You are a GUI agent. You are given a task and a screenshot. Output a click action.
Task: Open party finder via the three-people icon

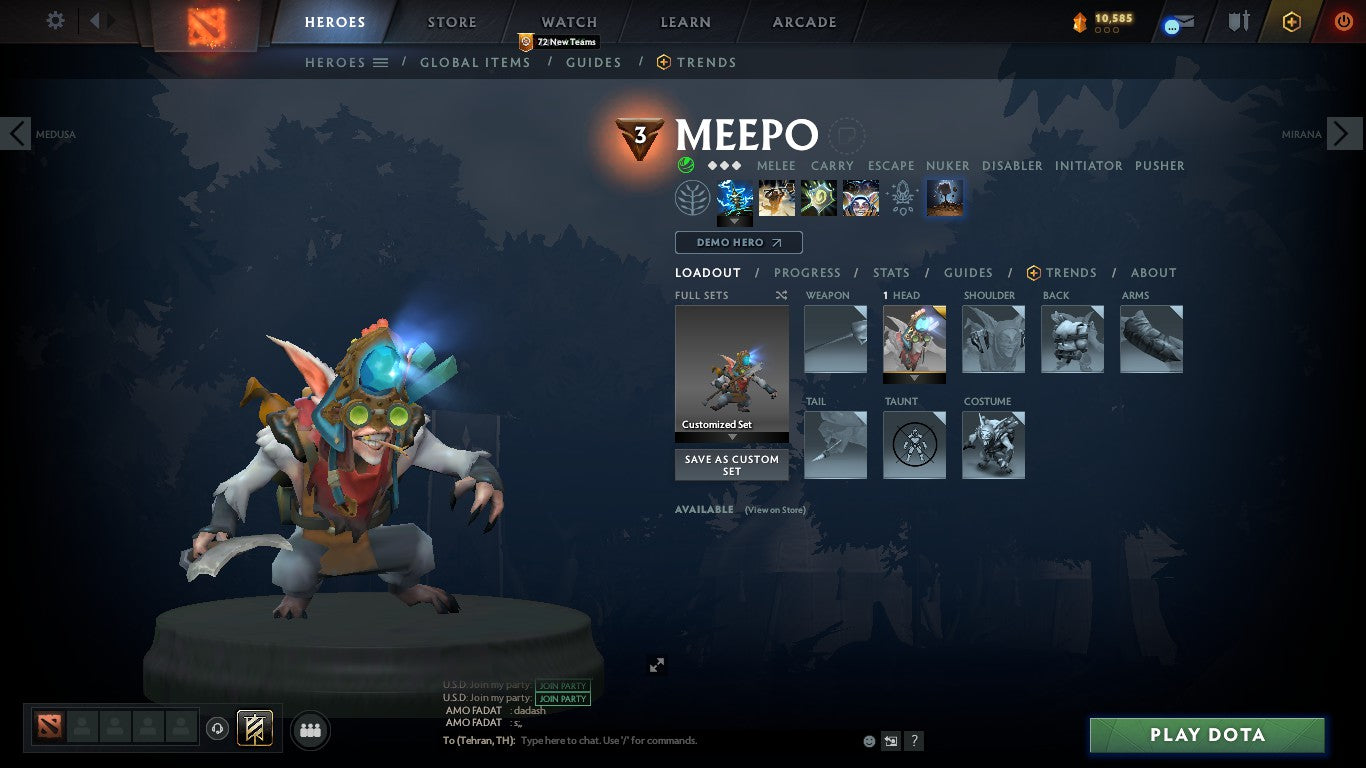coord(310,730)
